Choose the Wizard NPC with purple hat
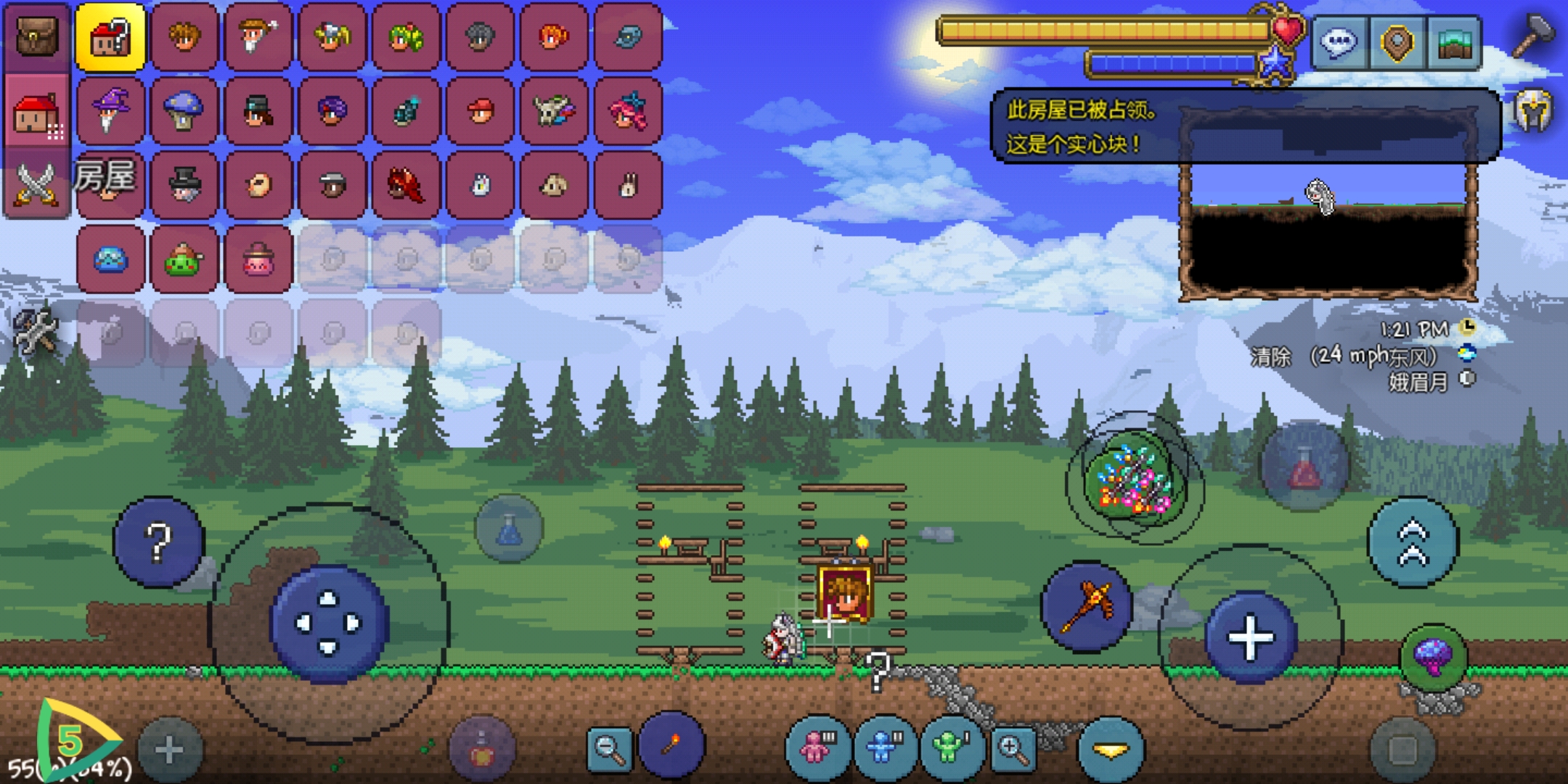This screenshot has height=784, width=1568. (110, 111)
